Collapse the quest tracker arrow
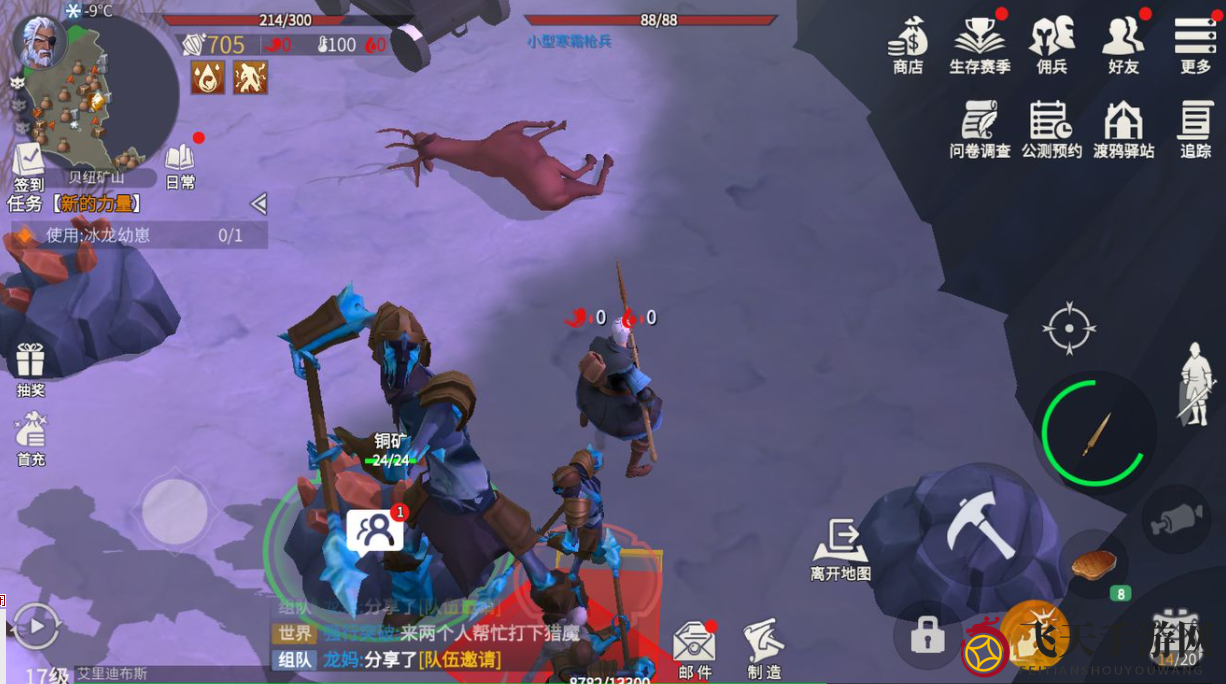Screen dimensions: 1226x684 (258, 204)
